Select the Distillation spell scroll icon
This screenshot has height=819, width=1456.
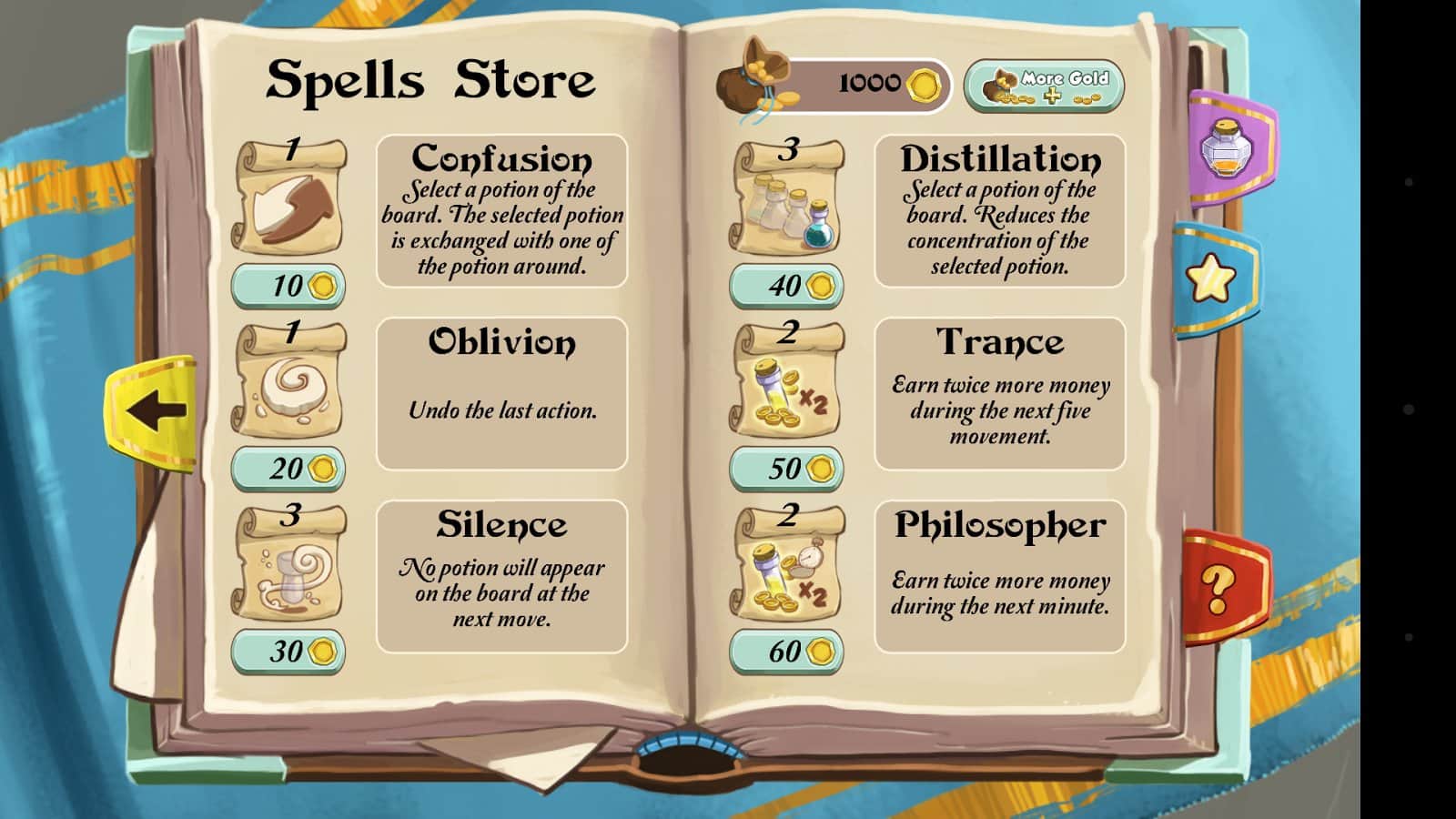coord(788,200)
